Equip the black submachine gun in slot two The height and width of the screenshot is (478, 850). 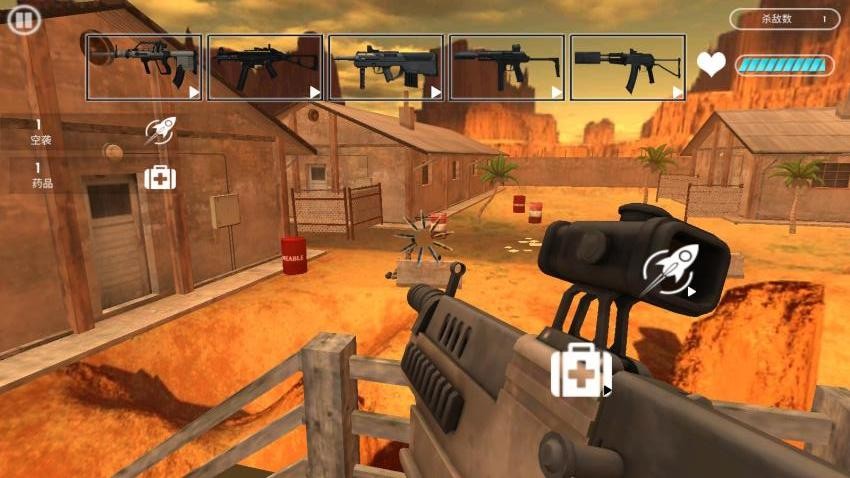(265, 67)
